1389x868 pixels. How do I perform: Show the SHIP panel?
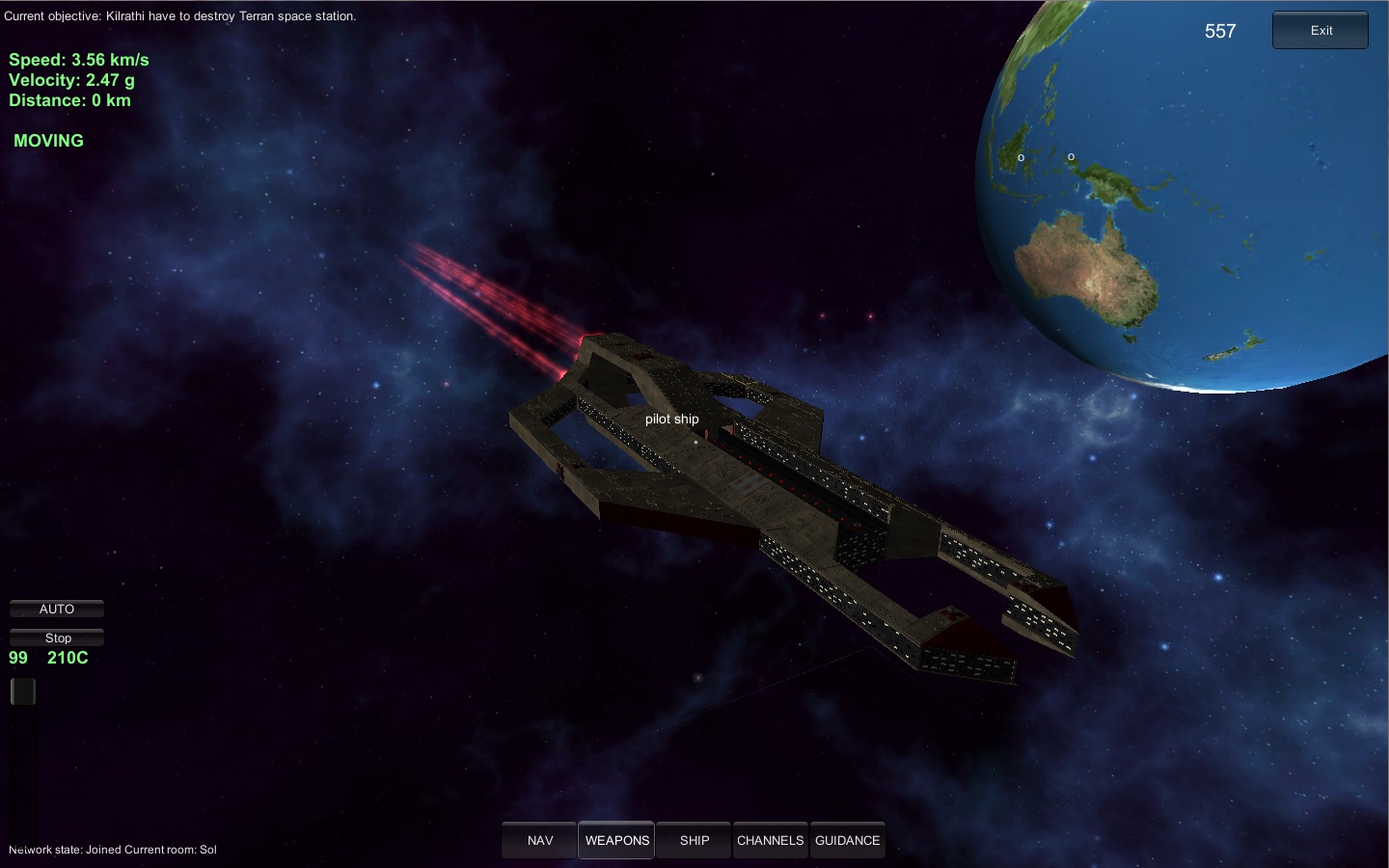click(694, 840)
